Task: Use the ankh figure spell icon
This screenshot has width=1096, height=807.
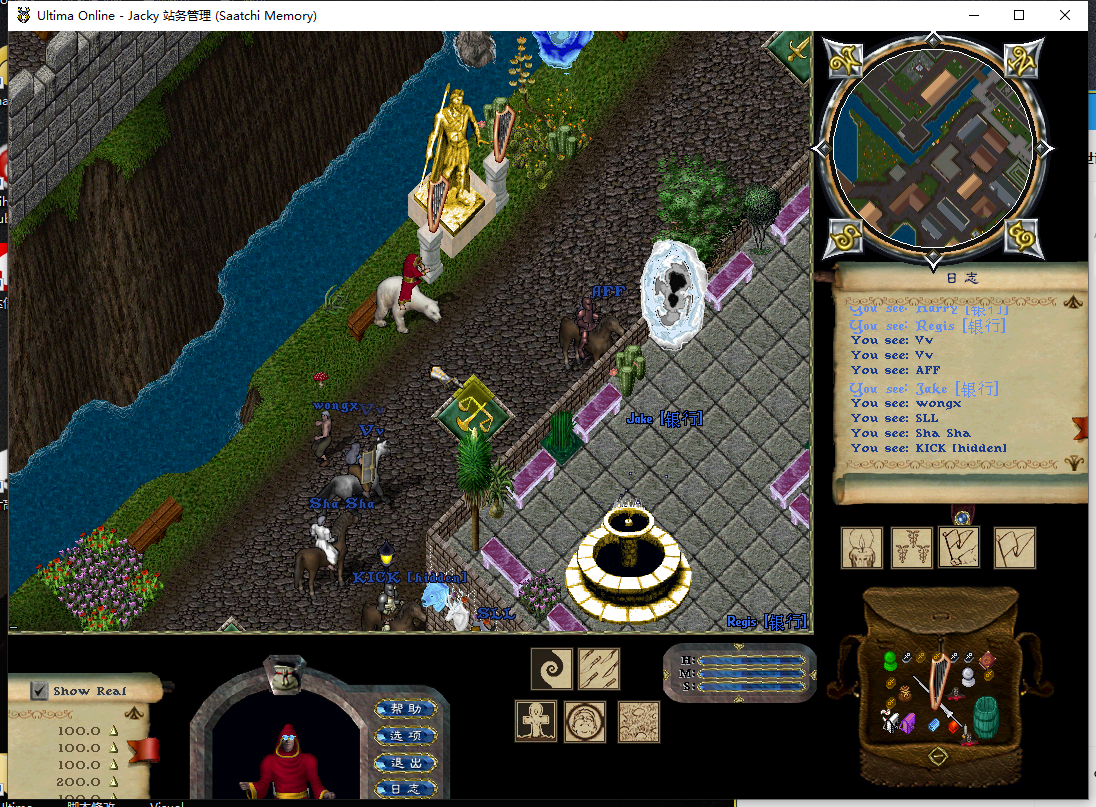Action: click(536, 721)
